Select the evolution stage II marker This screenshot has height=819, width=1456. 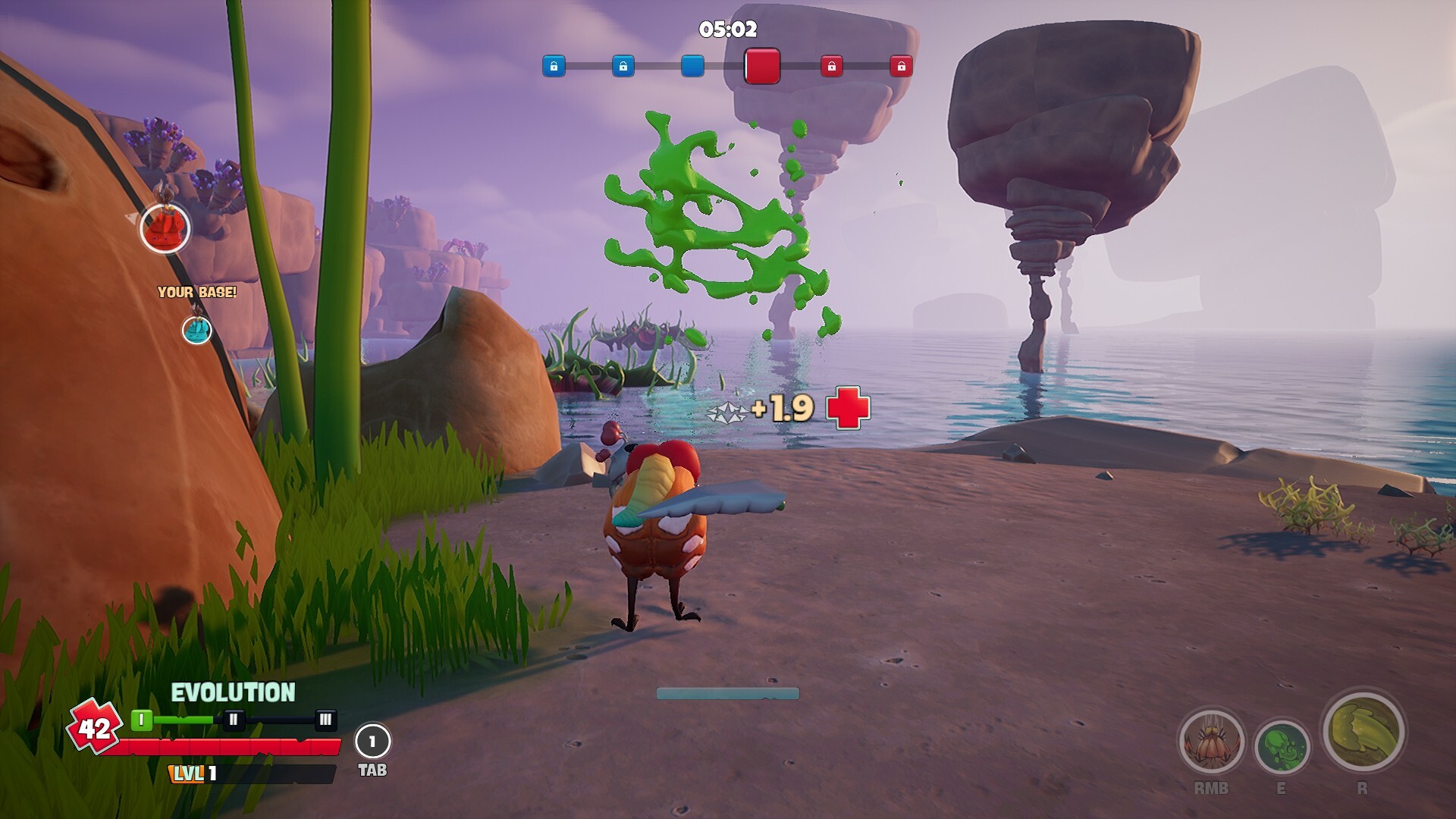pyautogui.click(x=234, y=720)
